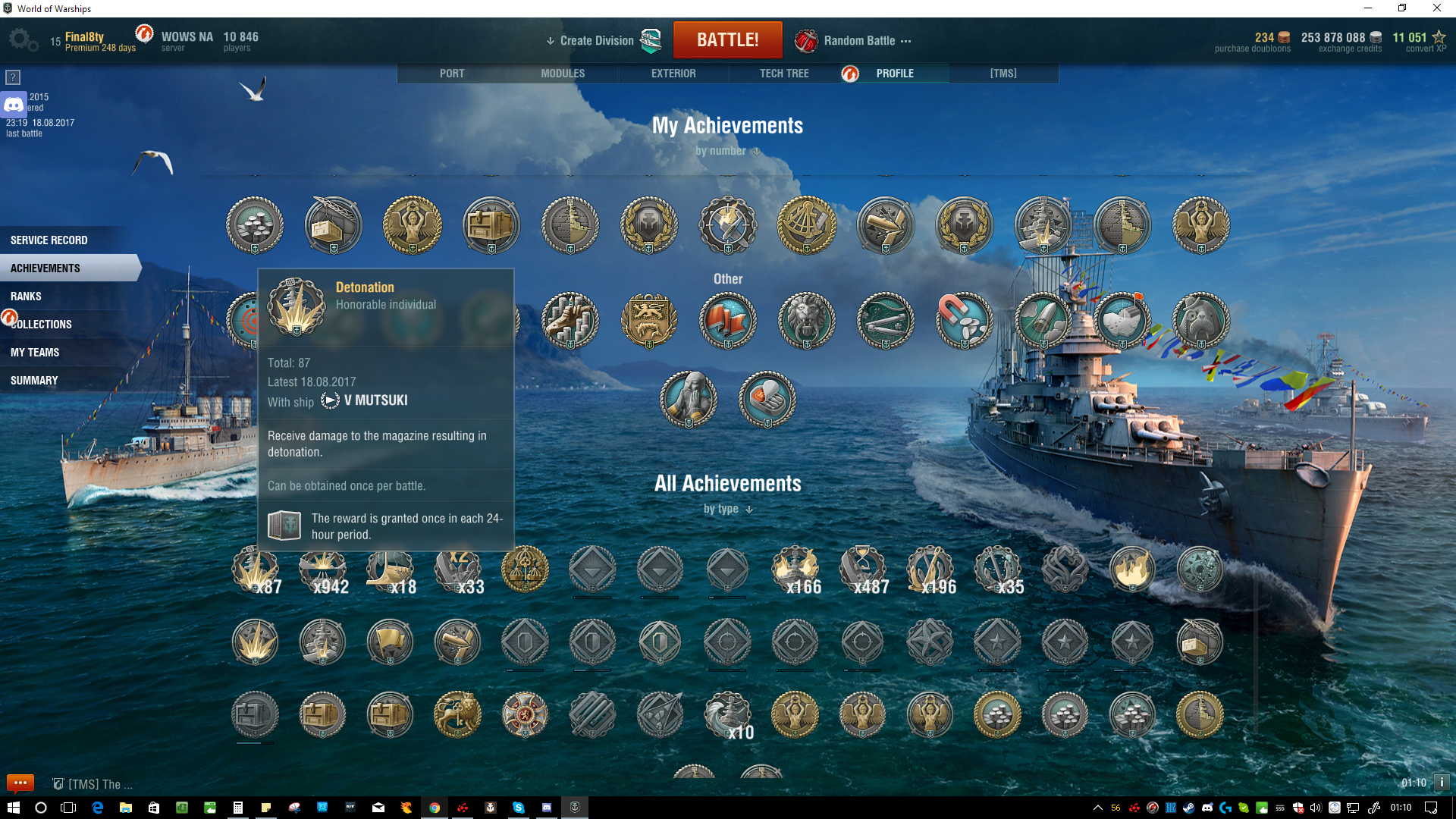Close the World of Warships window
The image size is (1456, 819).
coord(1437,8)
